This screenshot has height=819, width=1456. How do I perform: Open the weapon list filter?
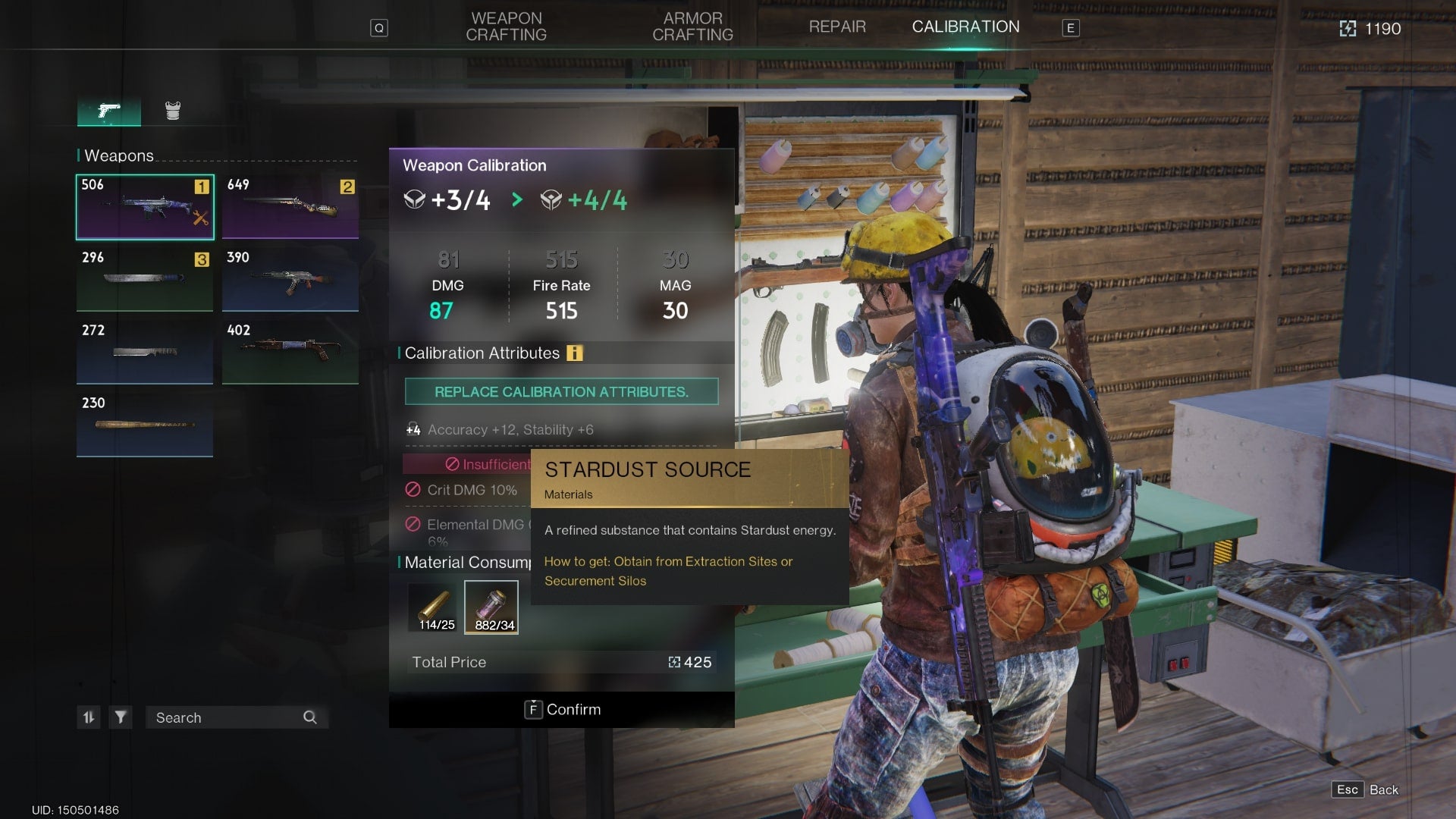coord(121,717)
